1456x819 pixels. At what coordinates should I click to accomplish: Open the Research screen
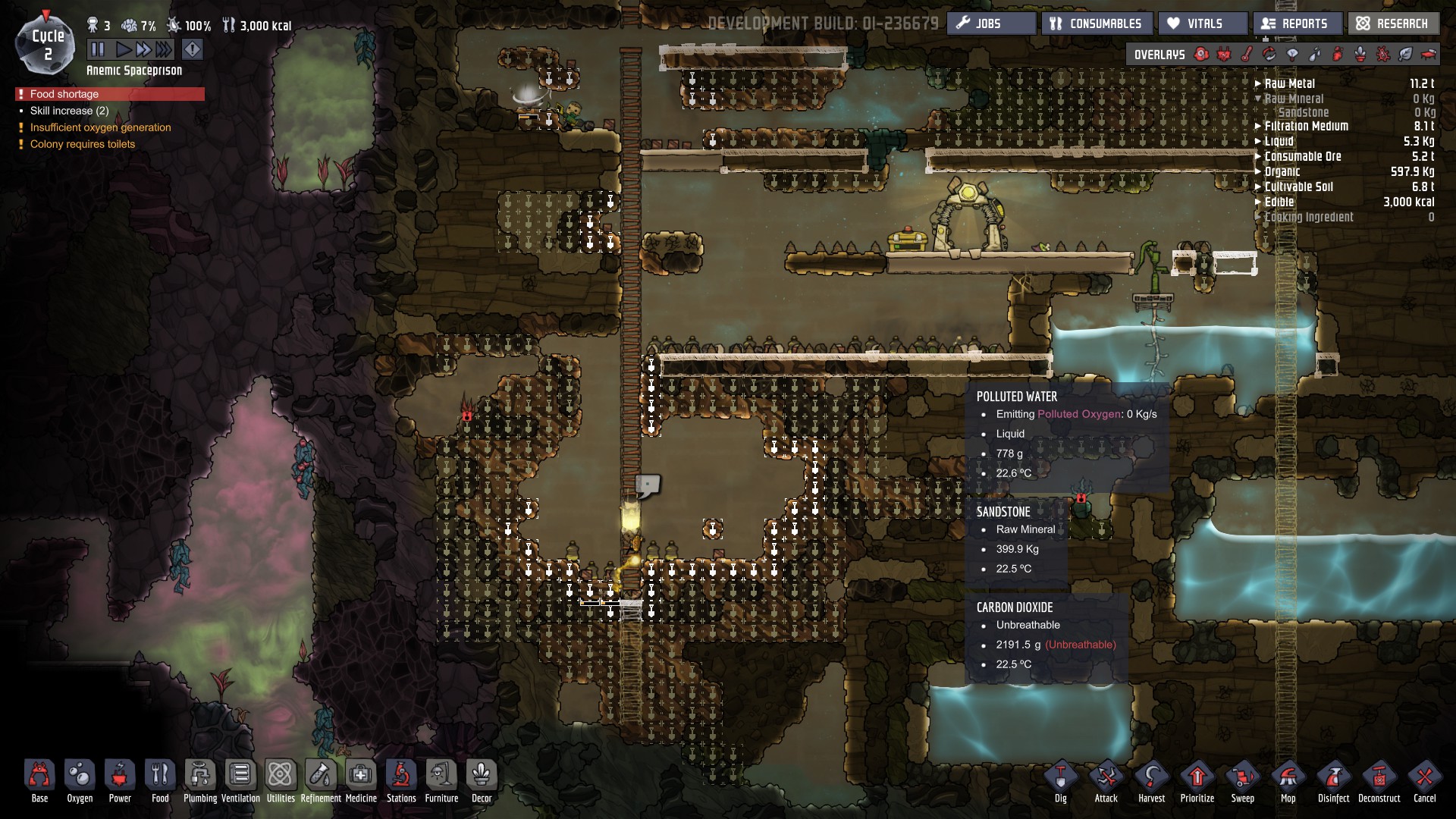[1393, 24]
